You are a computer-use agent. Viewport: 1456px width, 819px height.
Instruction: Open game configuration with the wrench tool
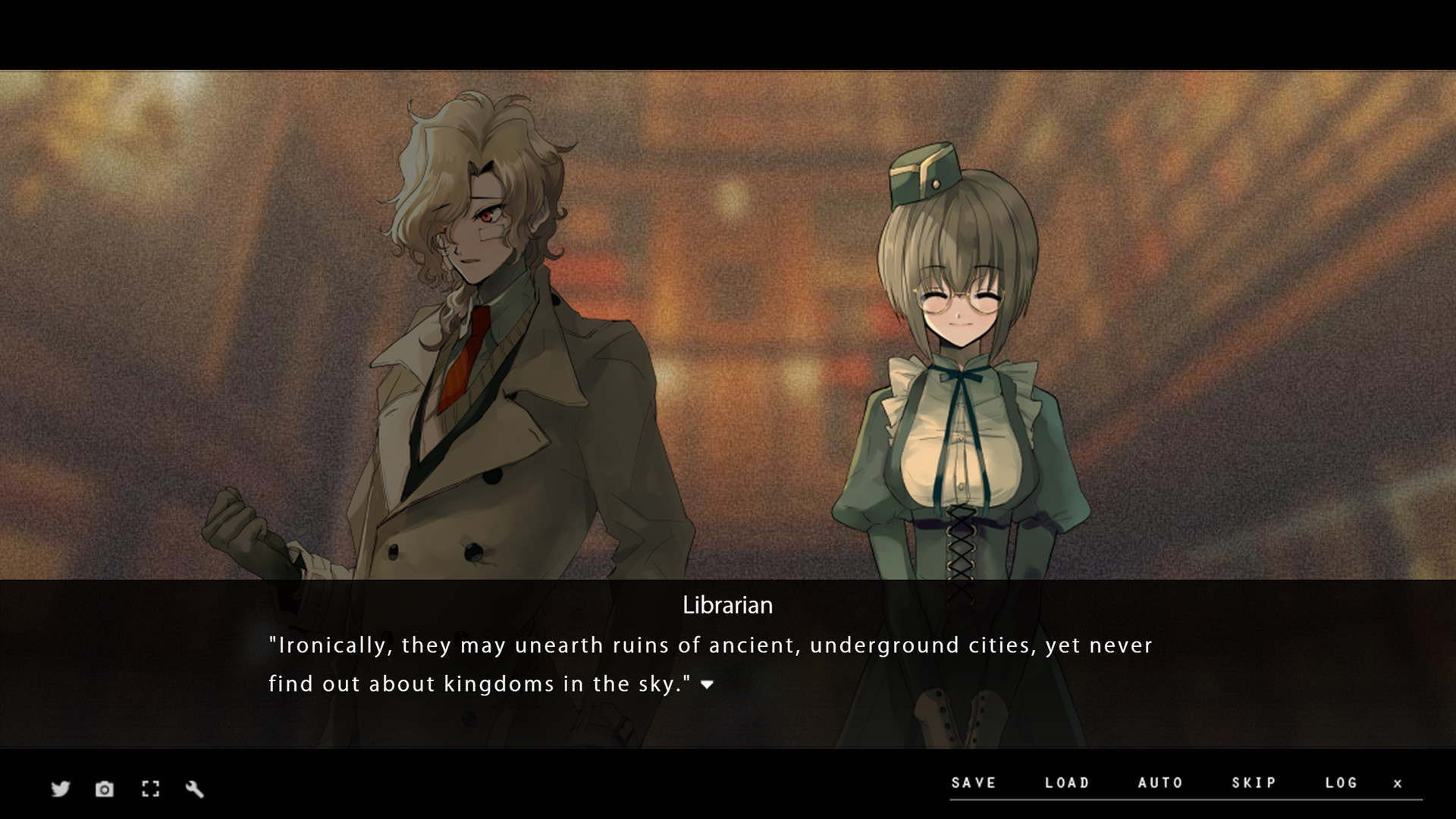tap(196, 789)
